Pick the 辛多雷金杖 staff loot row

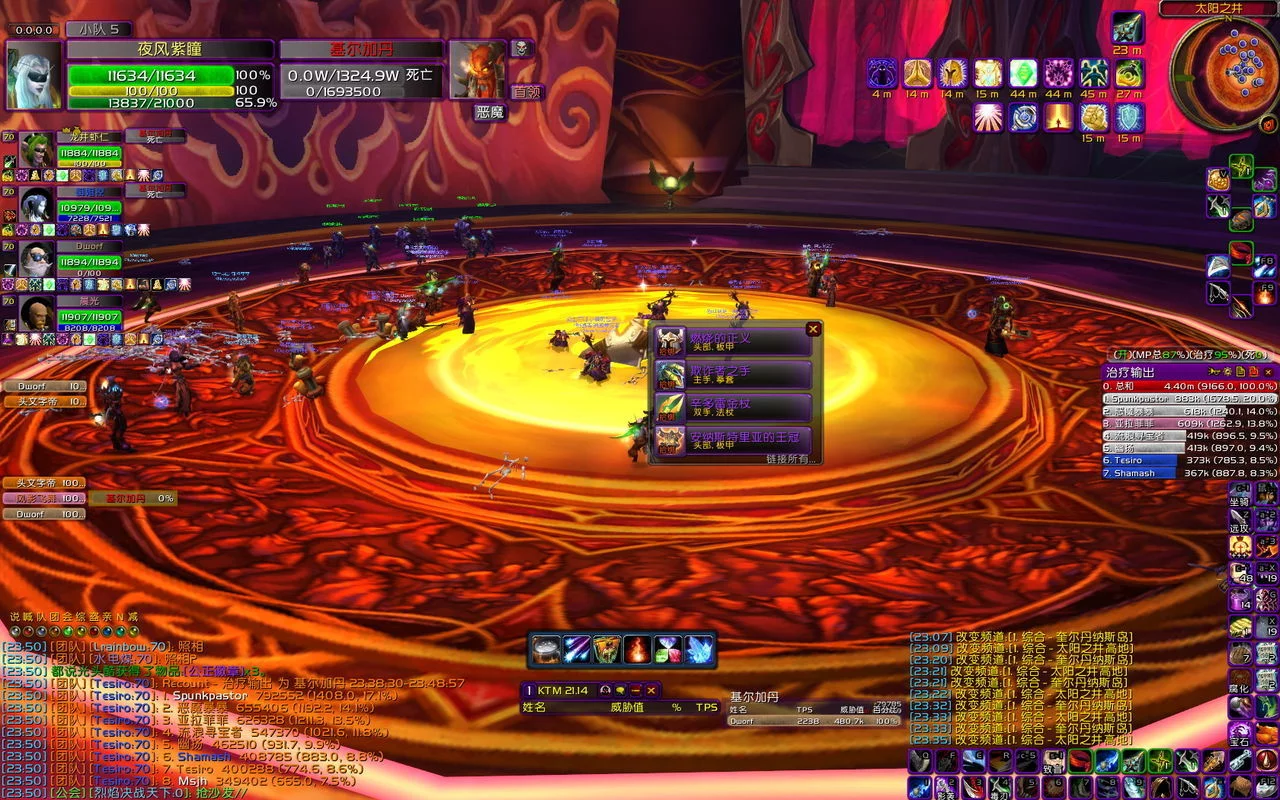coord(733,408)
